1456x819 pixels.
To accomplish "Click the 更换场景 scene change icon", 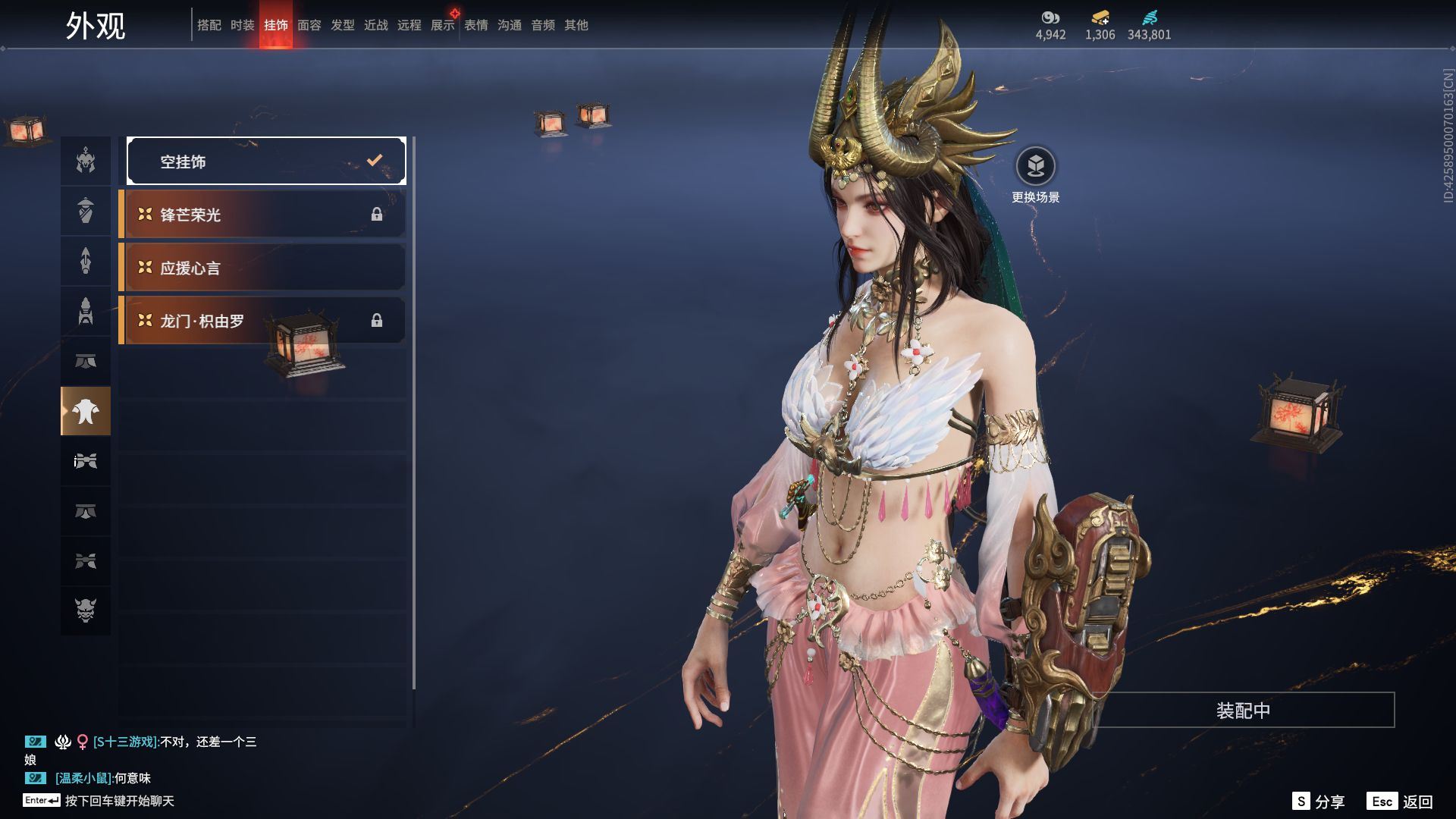I will (1035, 166).
